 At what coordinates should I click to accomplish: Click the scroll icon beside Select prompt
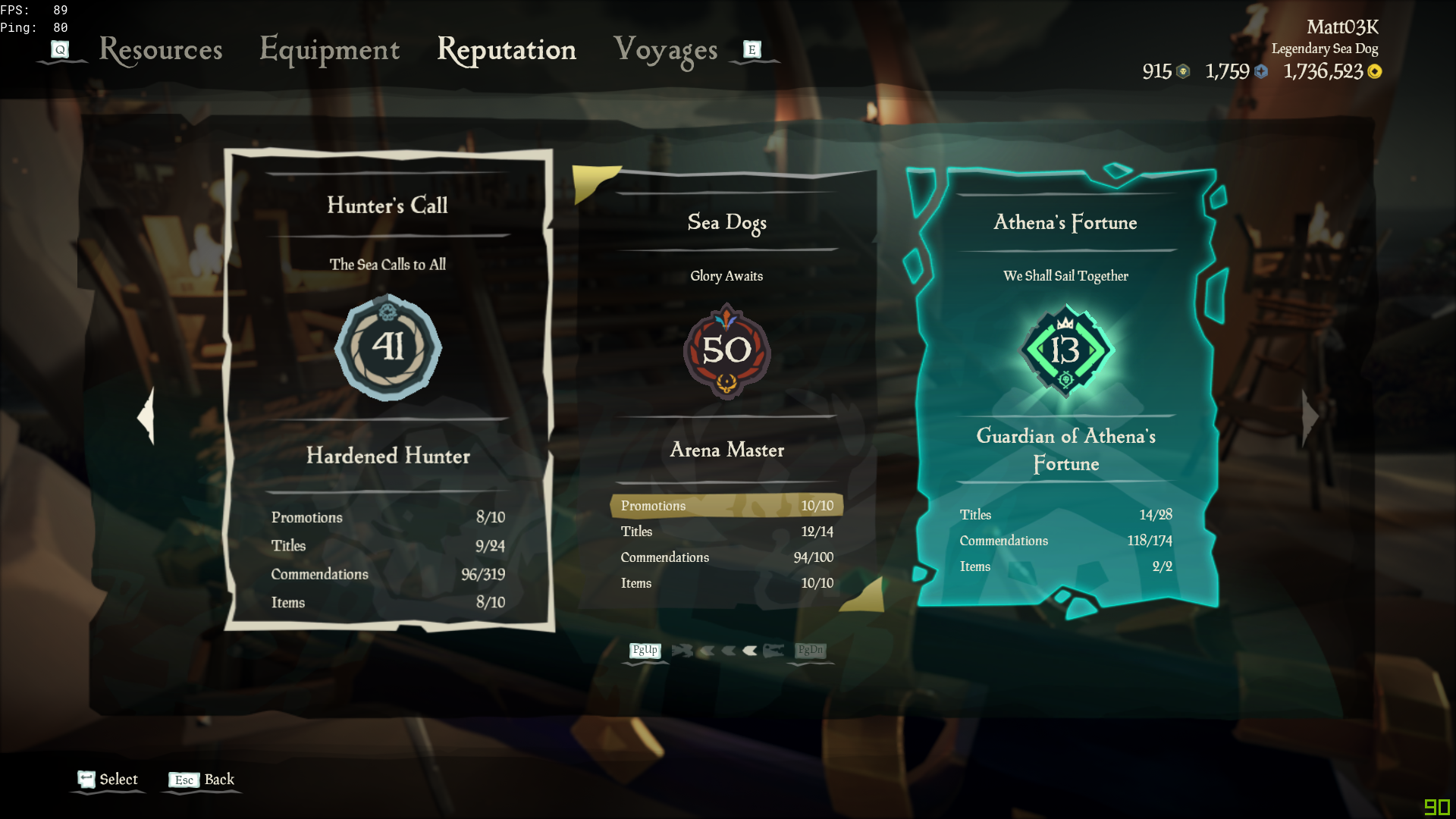tap(86, 777)
